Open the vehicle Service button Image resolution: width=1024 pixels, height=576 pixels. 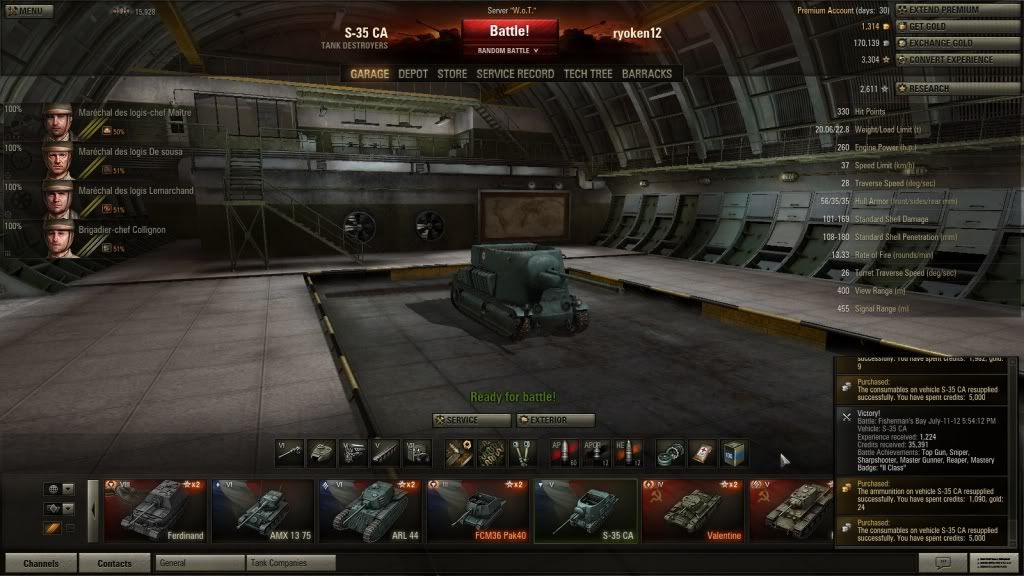pos(470,420)
